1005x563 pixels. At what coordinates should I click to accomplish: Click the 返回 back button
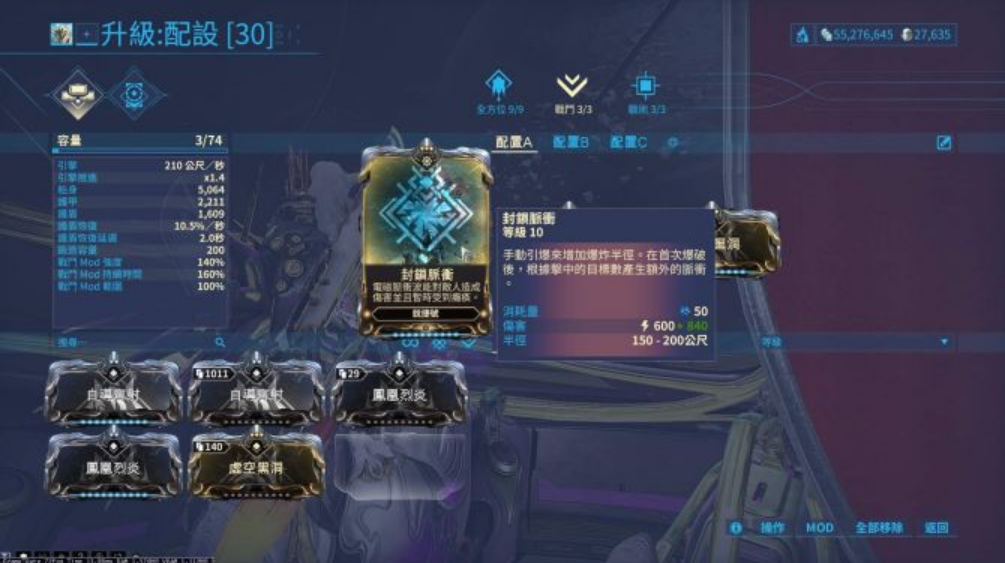936,527
